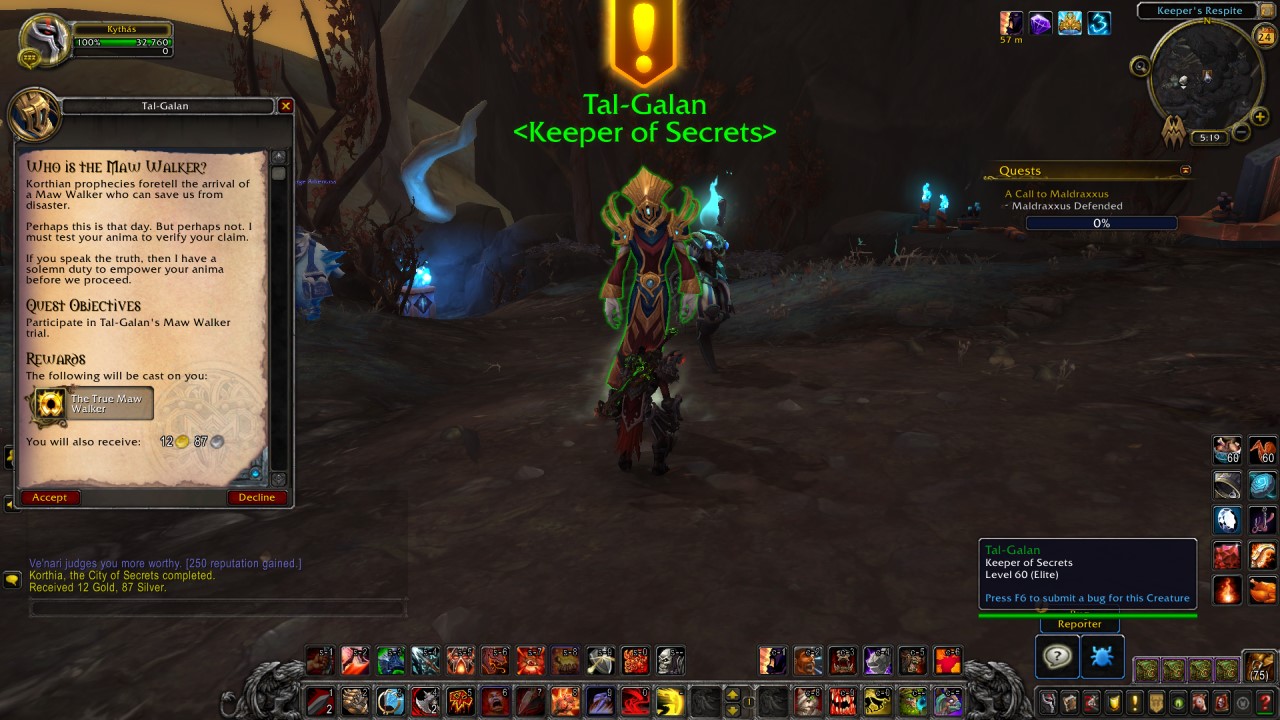Click the purple gem buff near the minimap
The width and height of the screenshot is (1280, 720).
1040,22
